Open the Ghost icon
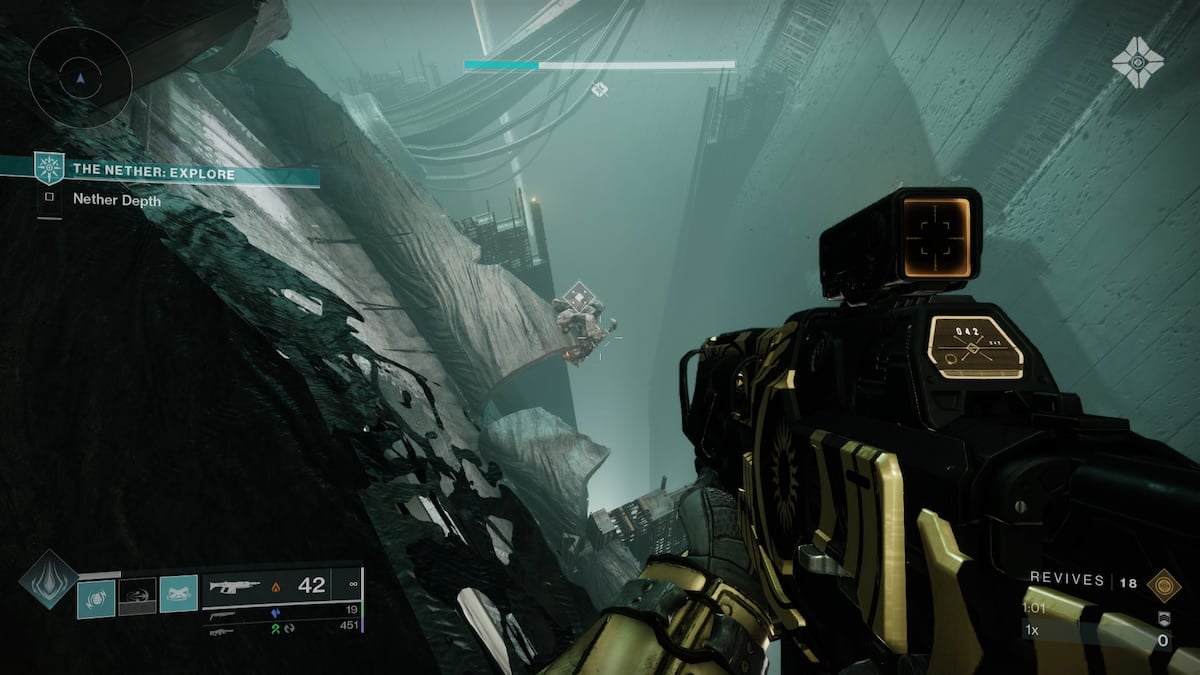The width and height of the screenshot is (1200, 675). click(1137, 63)
